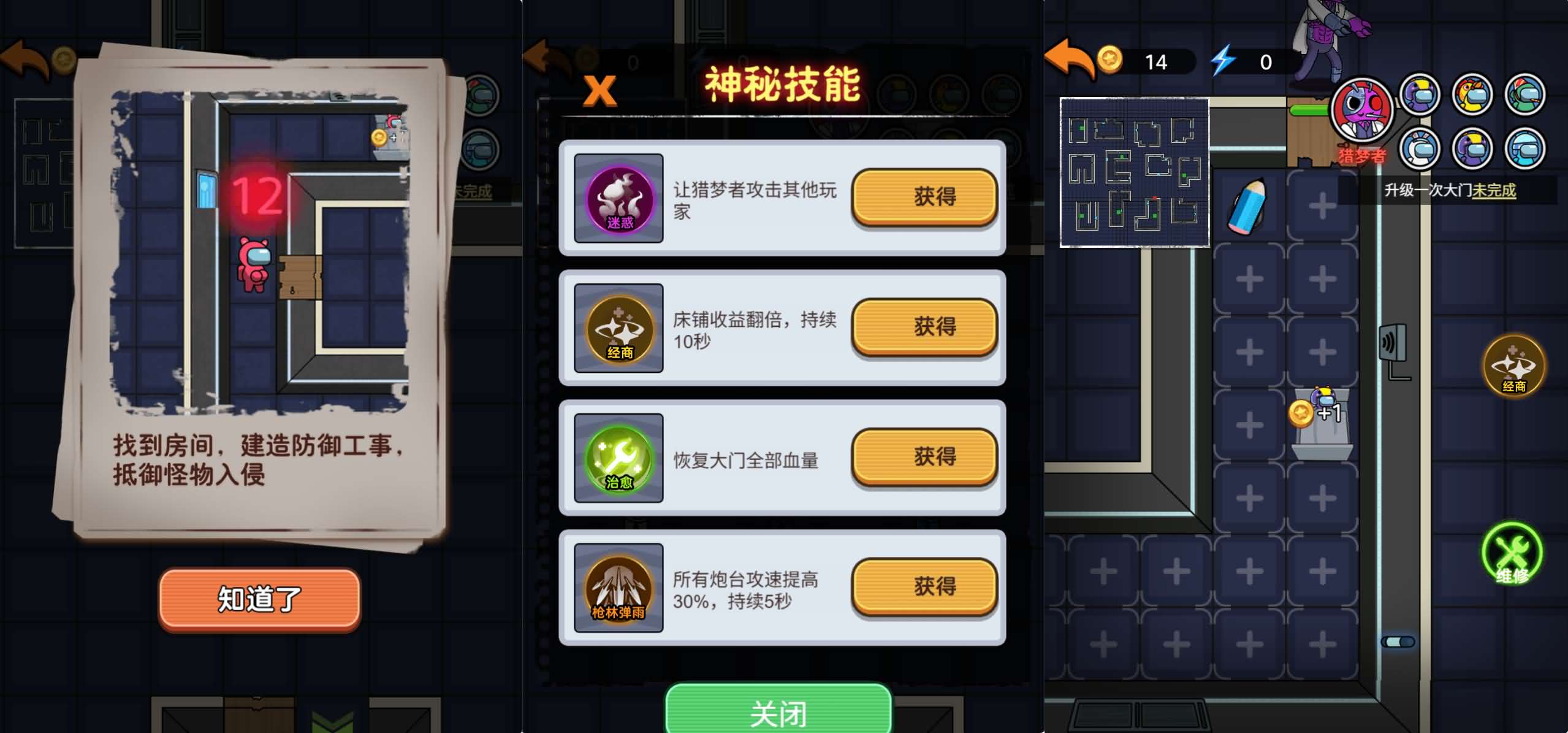The height and width of the screenshot is (733, 1568).
Task: Select the 经商 skill icon
Action: (618, 327)
